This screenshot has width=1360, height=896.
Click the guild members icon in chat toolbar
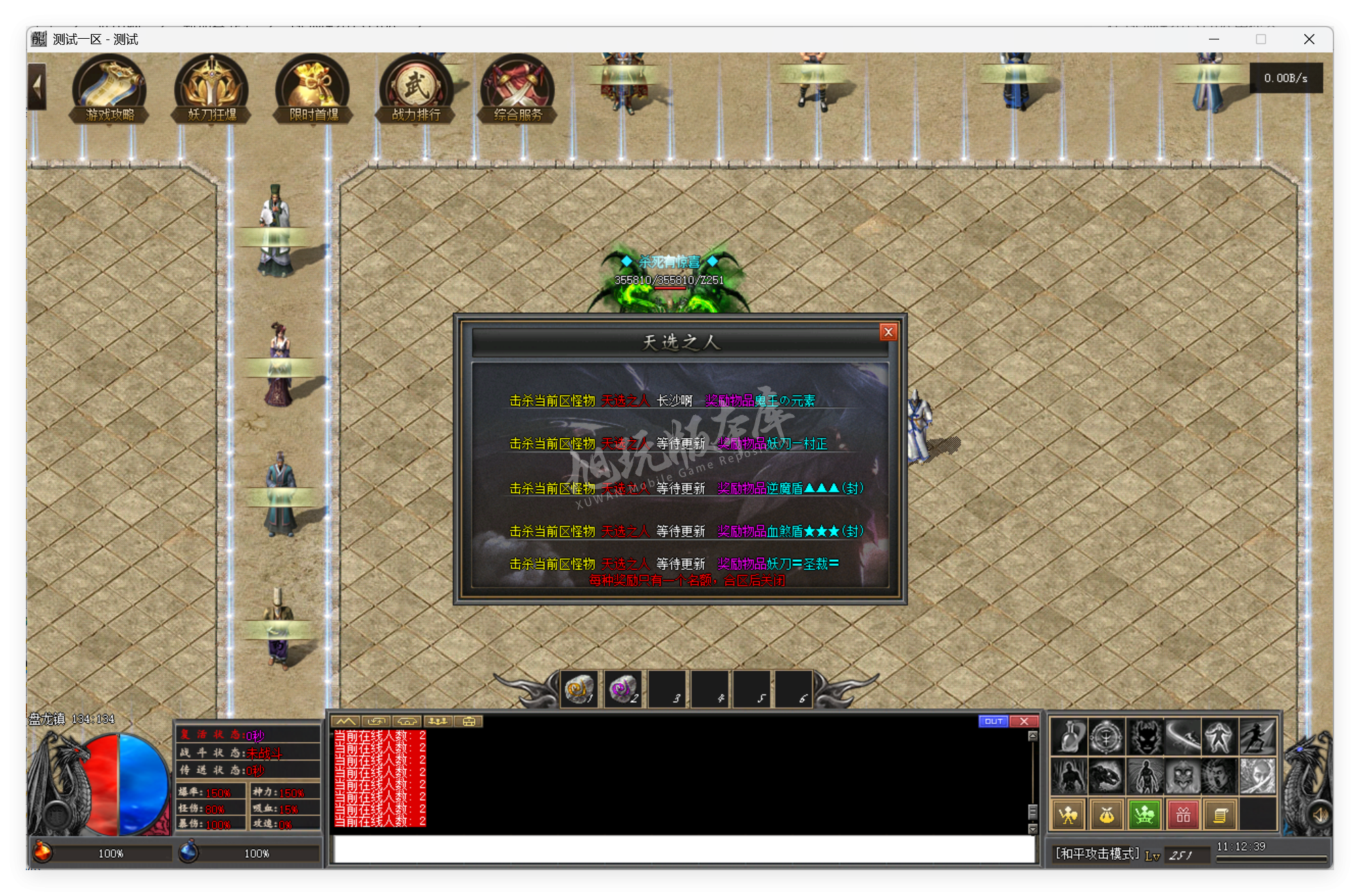pyautogui.click(x=439, y=721)
